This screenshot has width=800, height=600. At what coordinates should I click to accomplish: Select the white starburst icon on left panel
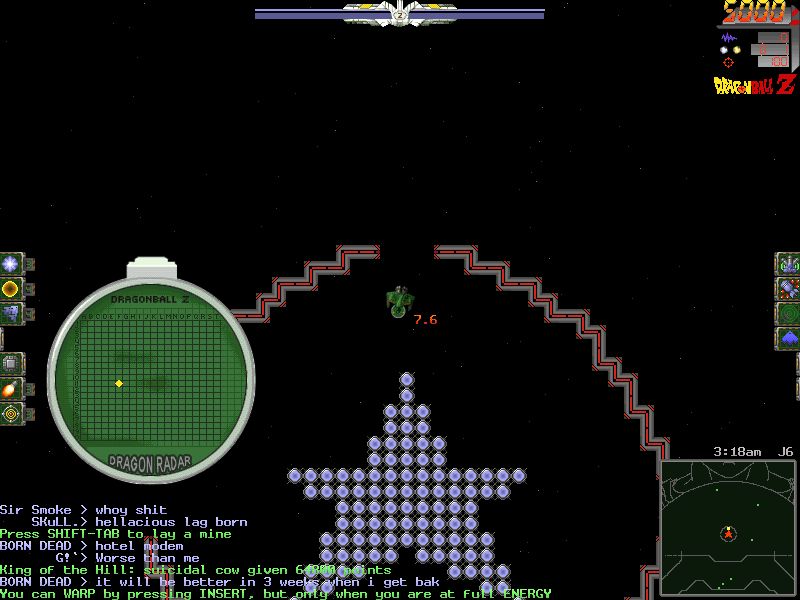pyautogui.click(x=11, y=264)
